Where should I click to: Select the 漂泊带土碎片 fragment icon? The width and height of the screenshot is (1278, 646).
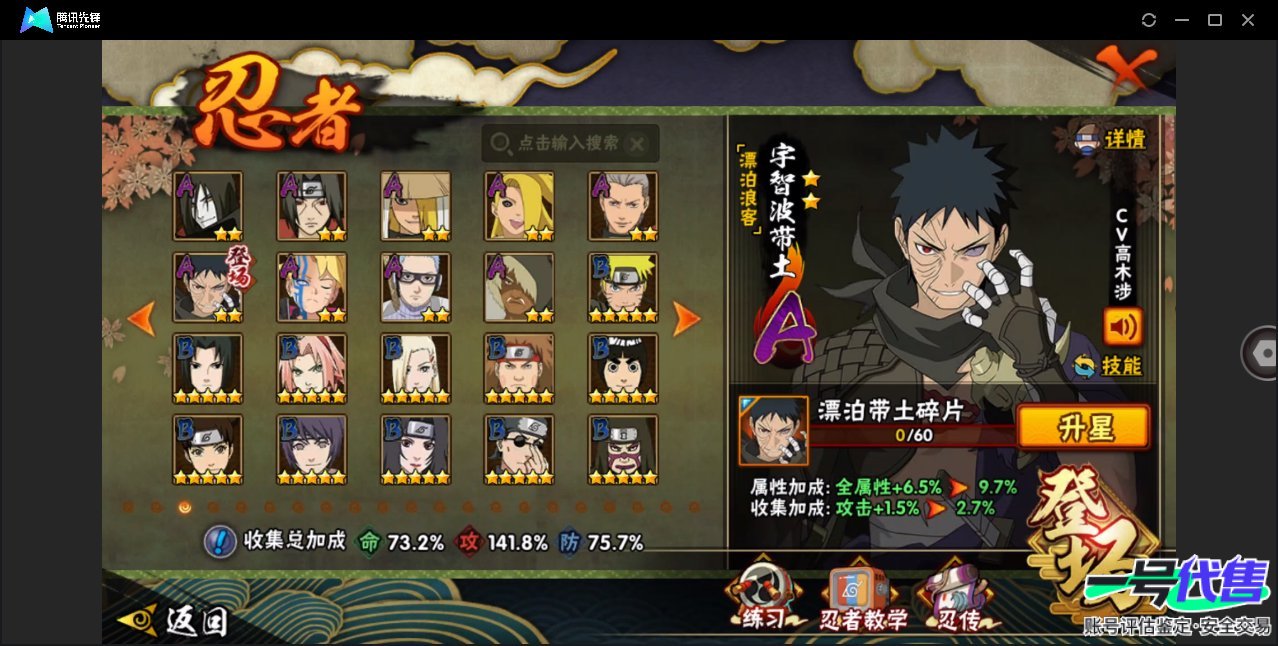point(773,430)
